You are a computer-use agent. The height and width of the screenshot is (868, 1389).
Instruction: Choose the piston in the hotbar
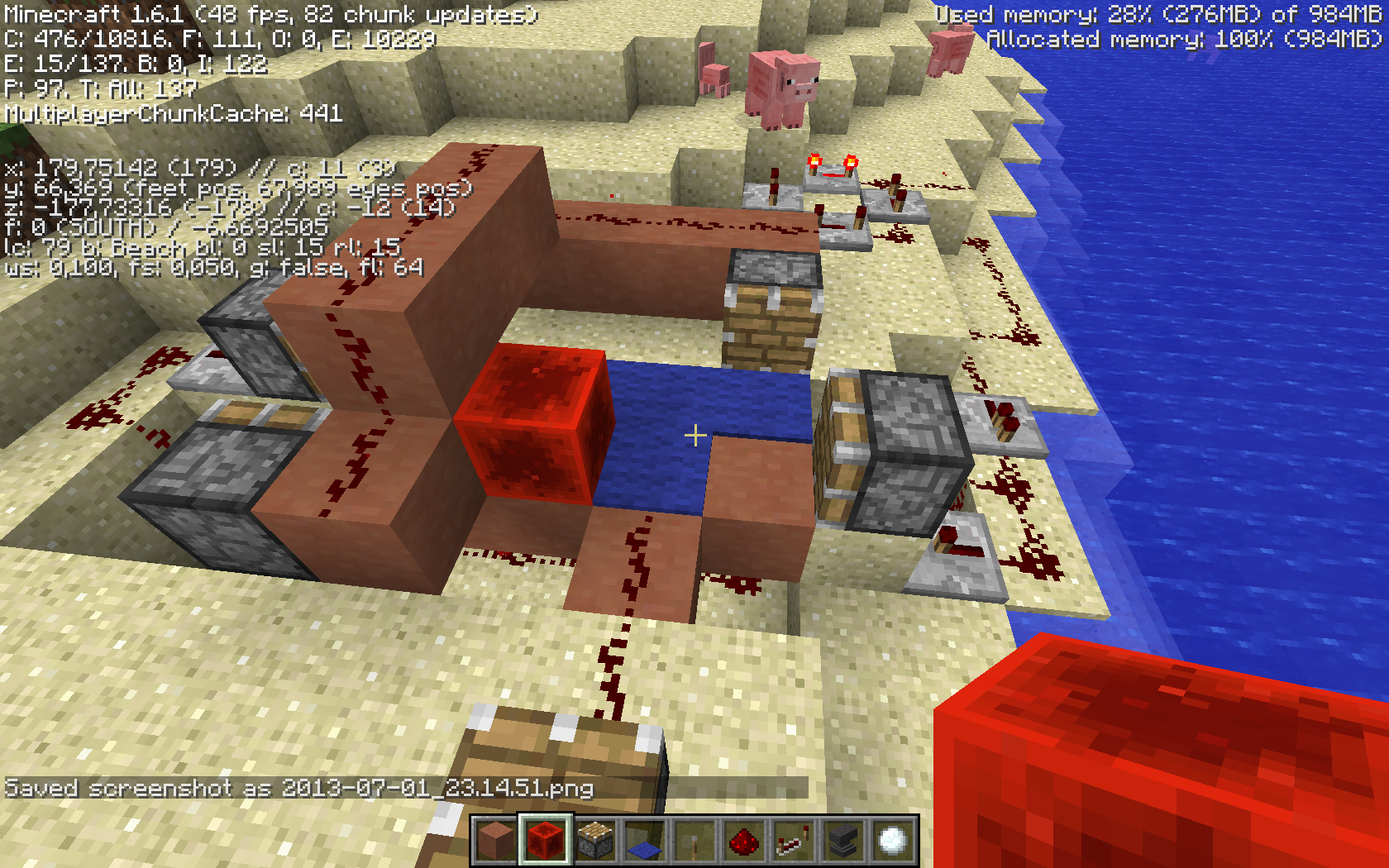click(x=595, y=841)
